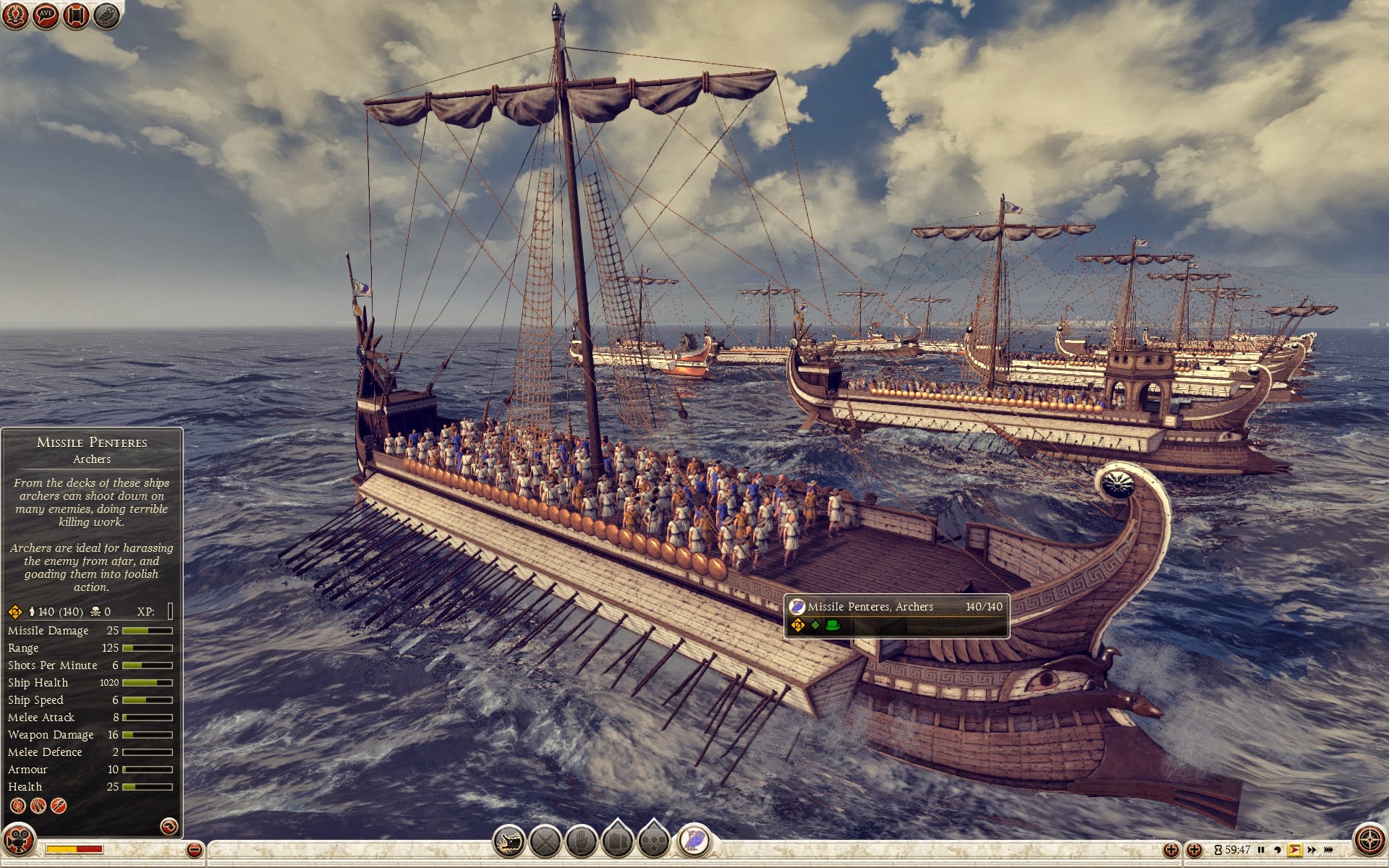
Task: Switch to fastest quadruple-arrow speed
Action: pos(1329,850)
